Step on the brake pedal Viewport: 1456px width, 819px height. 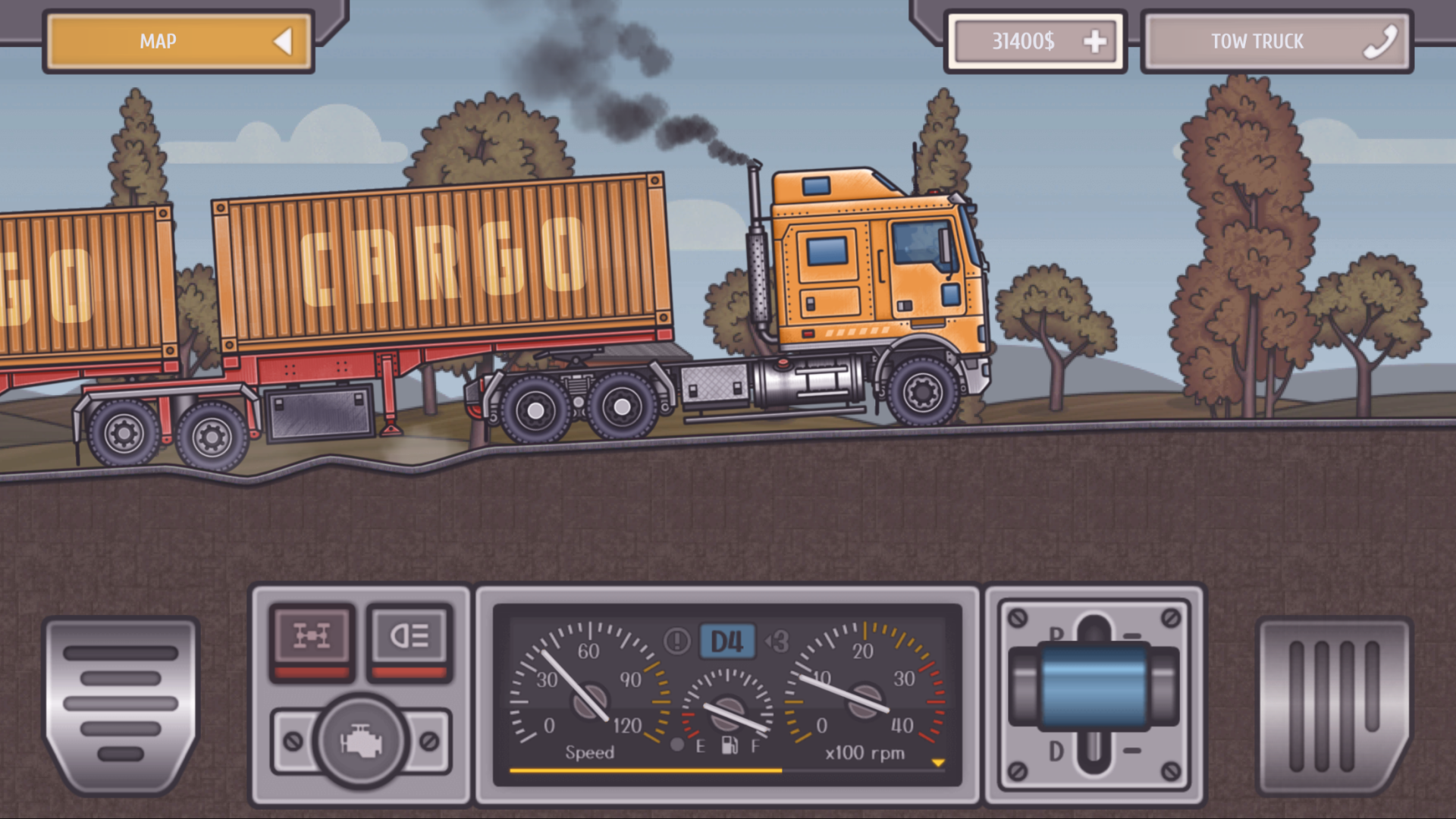tap(121, 704)
